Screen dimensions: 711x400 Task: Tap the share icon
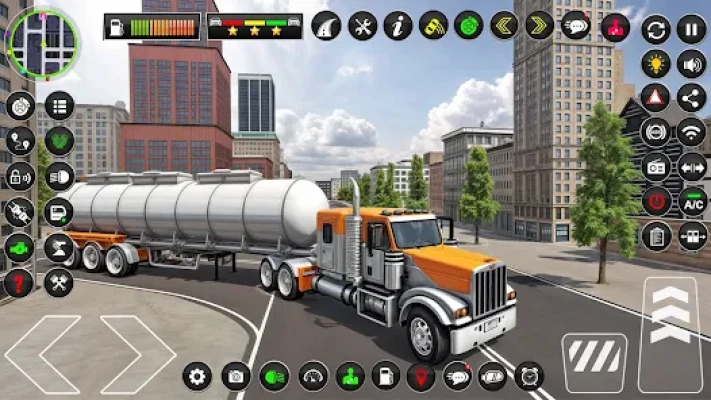[691, 97]
